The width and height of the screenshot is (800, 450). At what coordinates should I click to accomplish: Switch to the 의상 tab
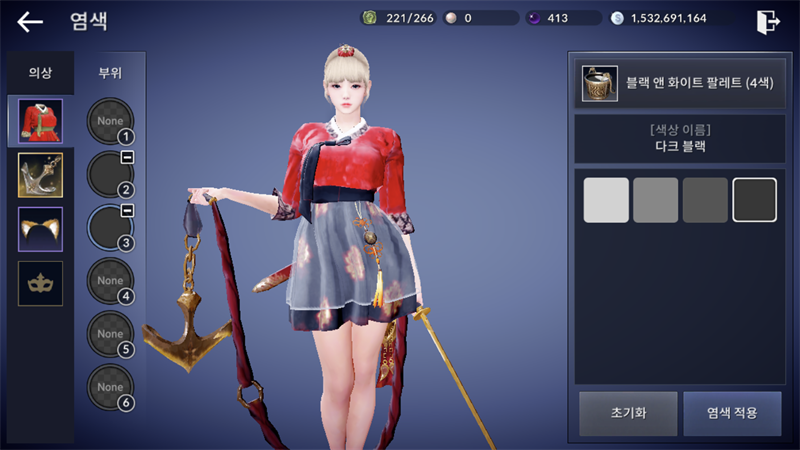[x=40, y=73]
